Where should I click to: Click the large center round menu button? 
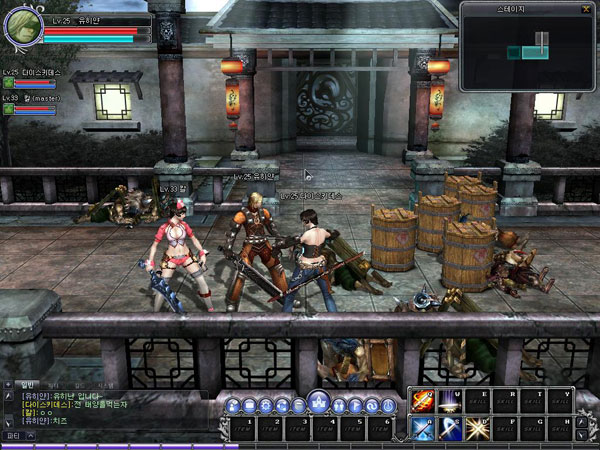[318, 403]
